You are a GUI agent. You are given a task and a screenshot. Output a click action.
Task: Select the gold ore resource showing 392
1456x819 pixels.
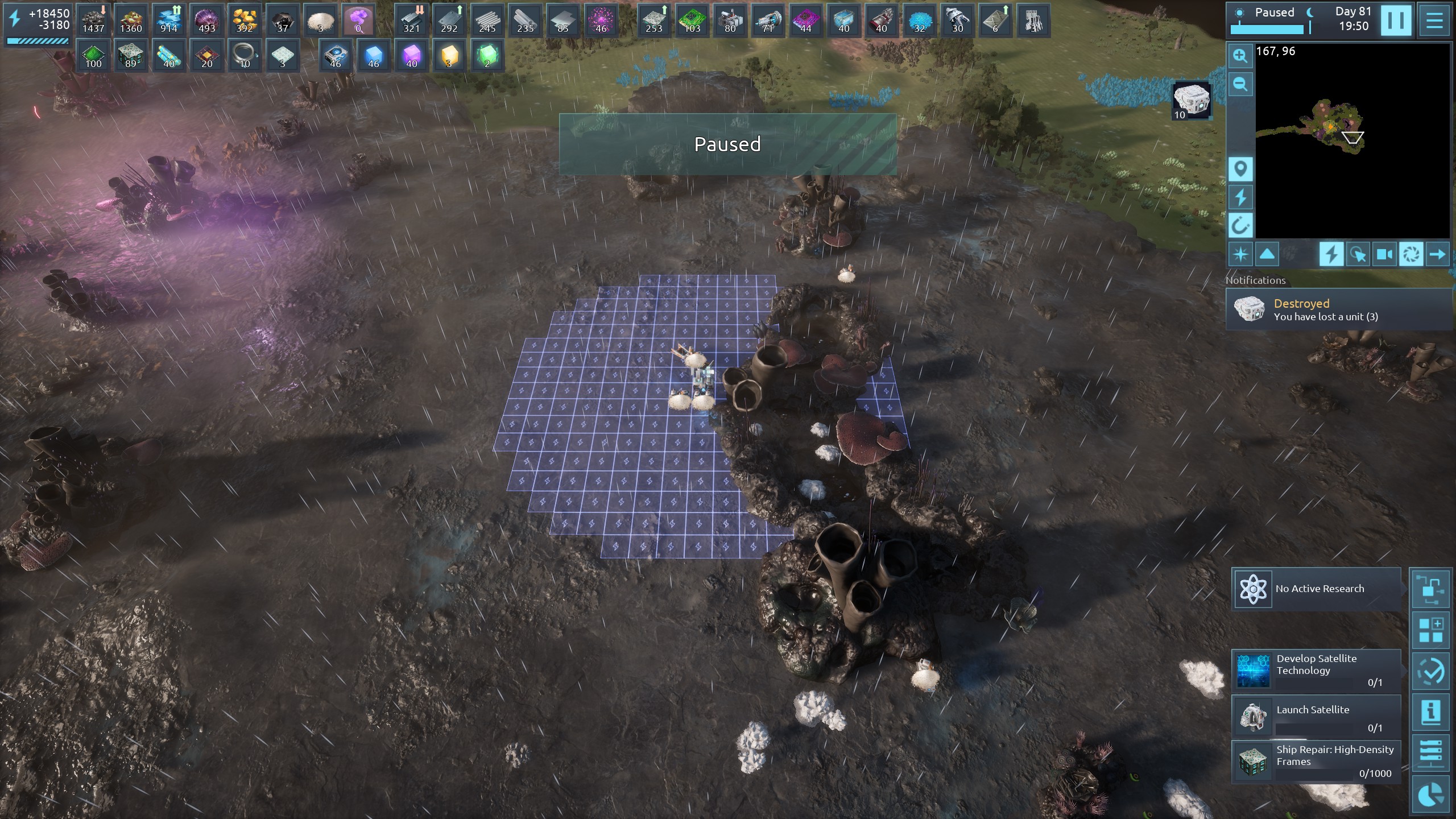[245, 20]
